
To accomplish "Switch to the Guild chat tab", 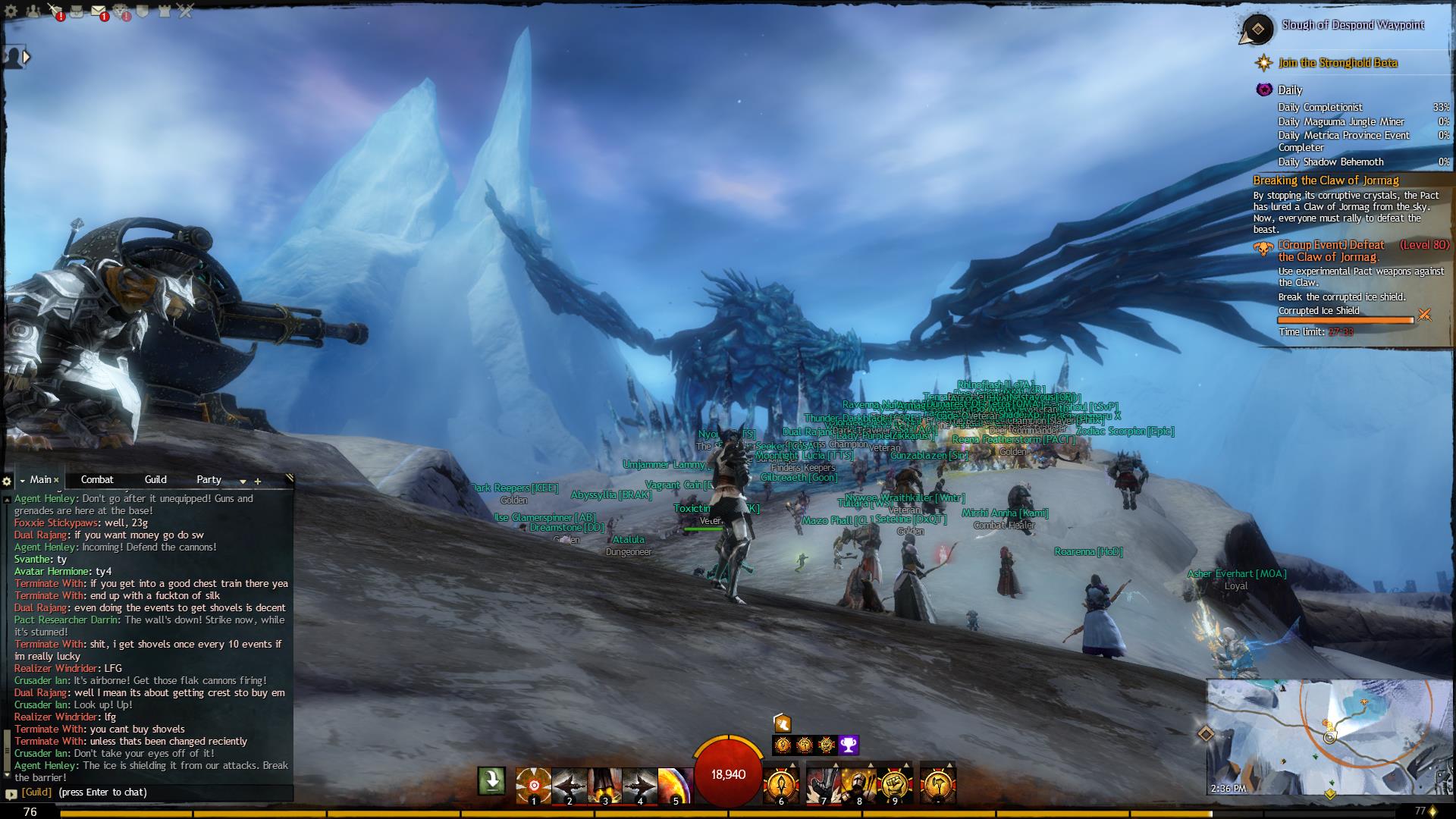I will pos(155,480).
